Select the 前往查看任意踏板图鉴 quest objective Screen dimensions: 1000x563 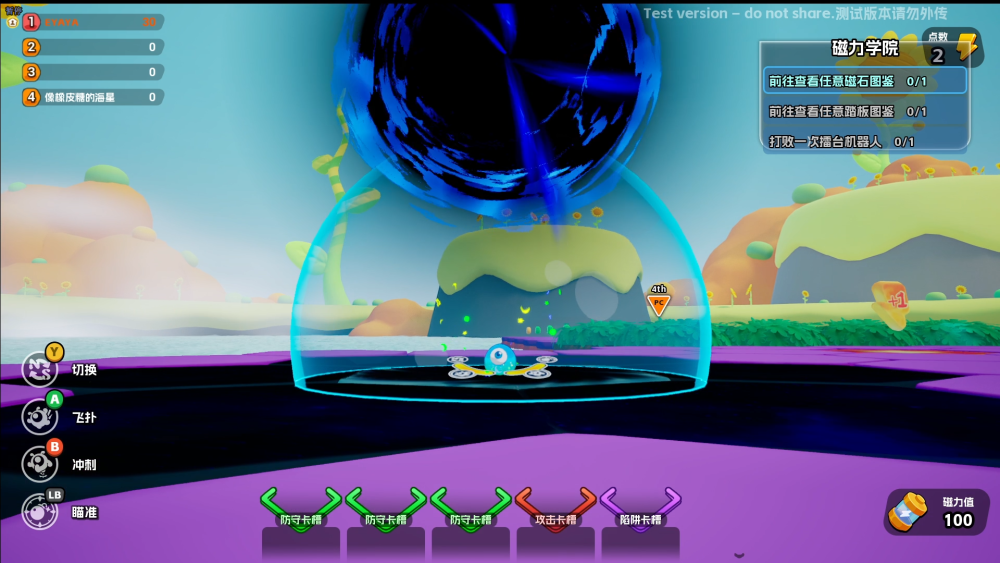(865, 111)
